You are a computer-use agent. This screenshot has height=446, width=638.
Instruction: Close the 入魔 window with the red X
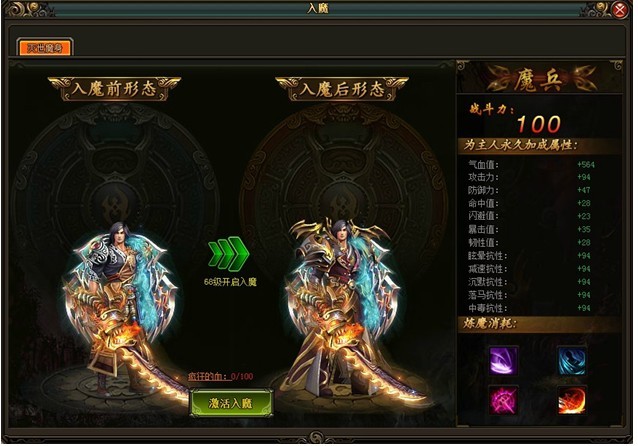coord(619,9)
